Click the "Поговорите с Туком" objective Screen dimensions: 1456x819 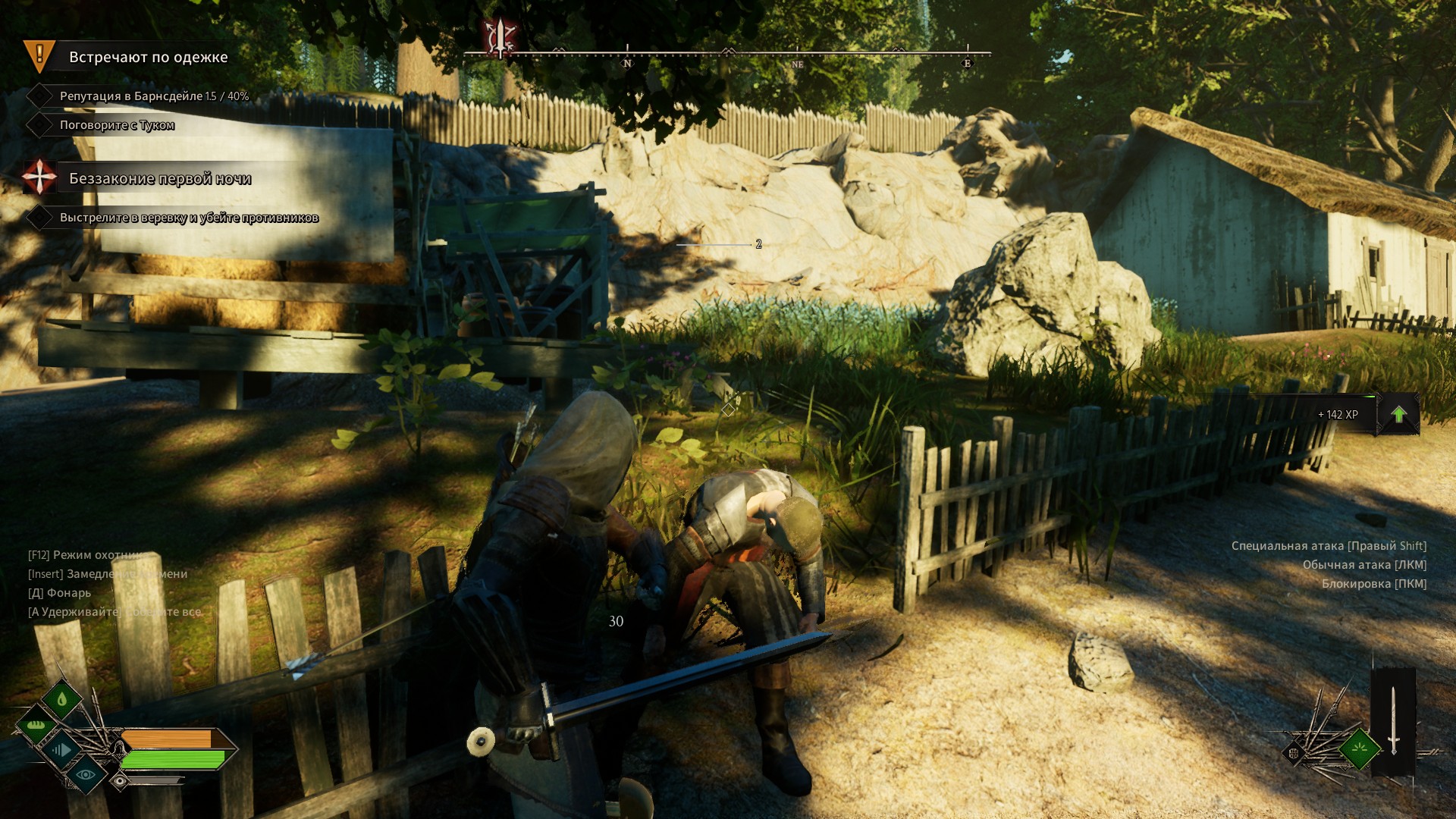pyautogui.click(x=117, y=125)
